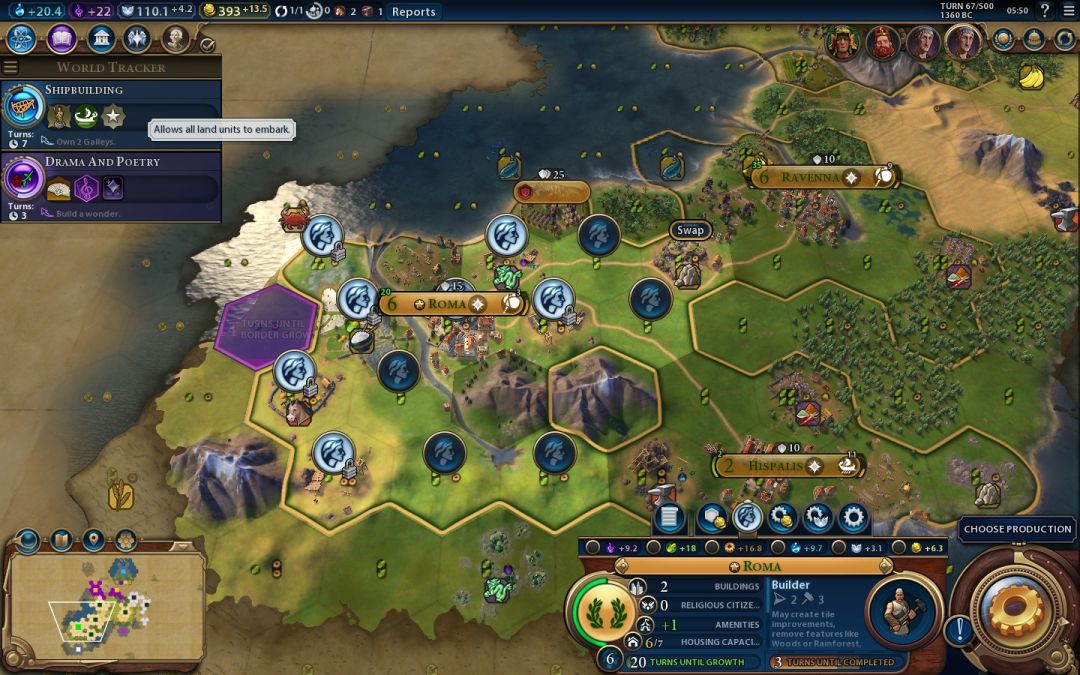Select the red-bearded leader portrait

(882, 42)
